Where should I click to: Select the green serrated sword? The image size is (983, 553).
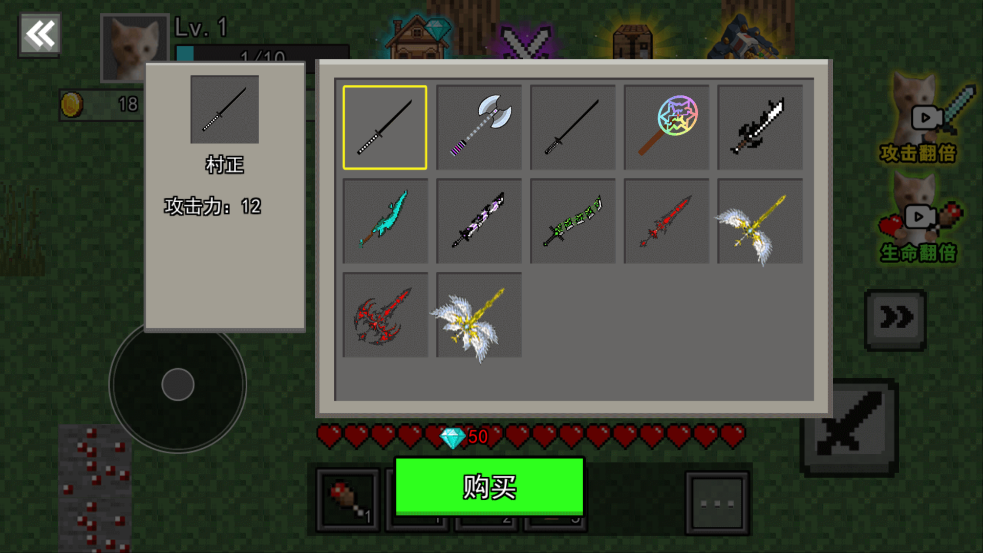tap(573, 221)
